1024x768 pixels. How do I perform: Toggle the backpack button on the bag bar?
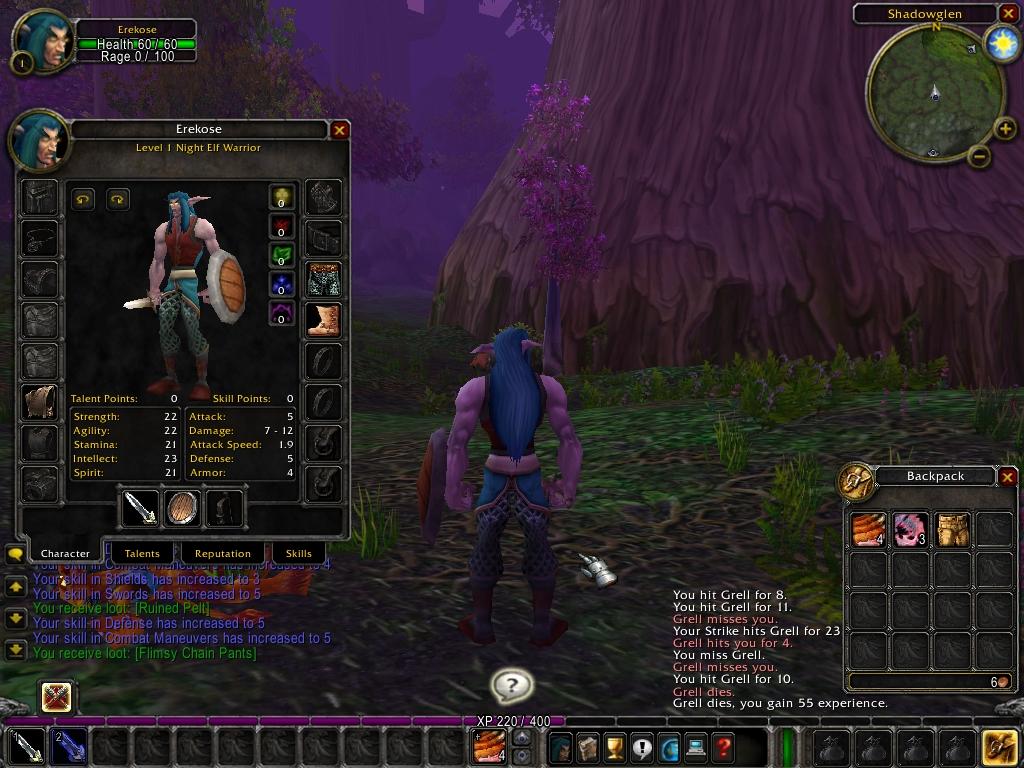click(x=1000, y=747)
